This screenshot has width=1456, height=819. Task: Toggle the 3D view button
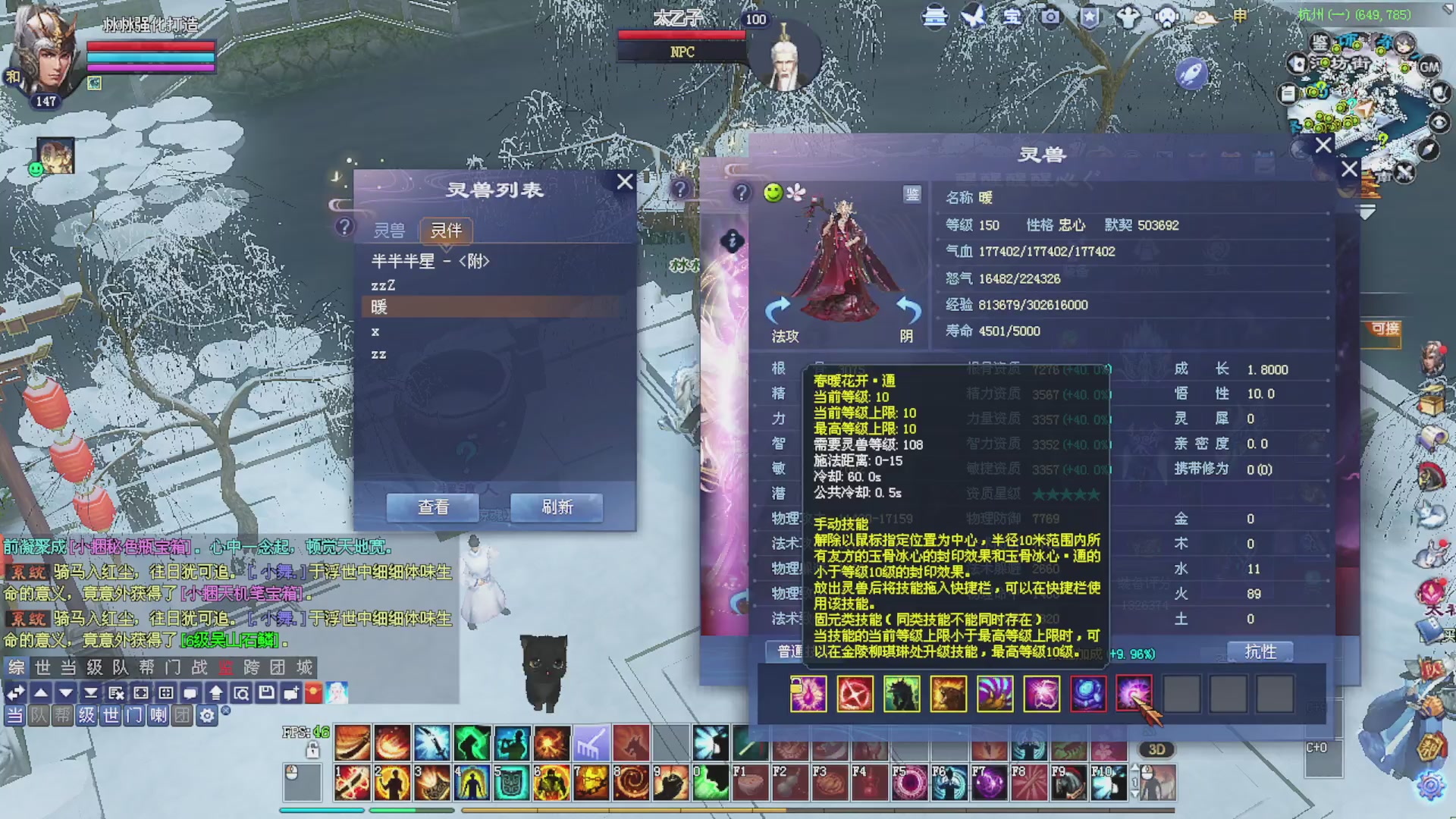(1156, 749)
